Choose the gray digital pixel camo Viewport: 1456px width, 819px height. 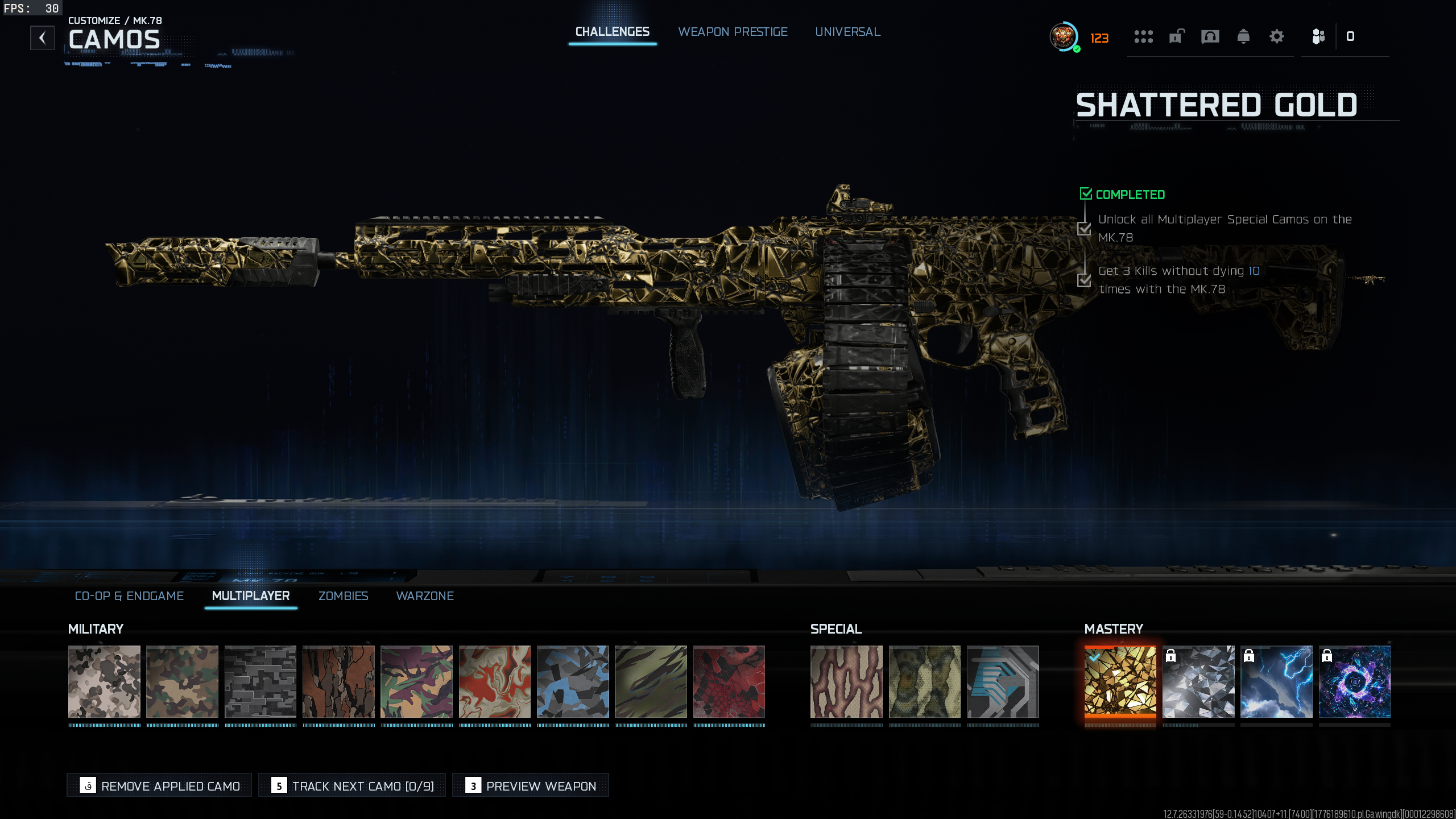(x=260, y=681)
